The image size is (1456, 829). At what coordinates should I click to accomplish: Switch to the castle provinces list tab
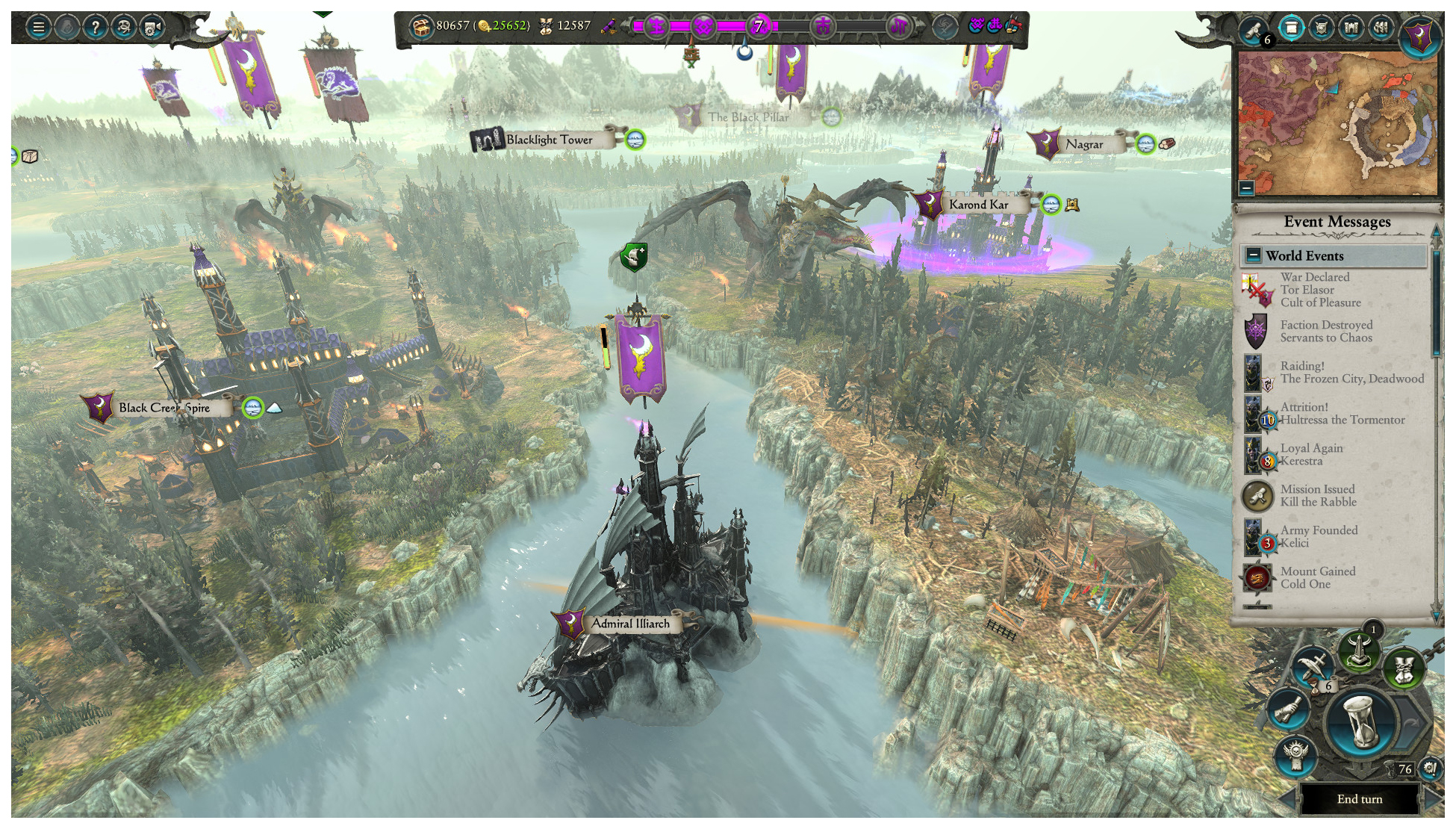coord(1351,28)
